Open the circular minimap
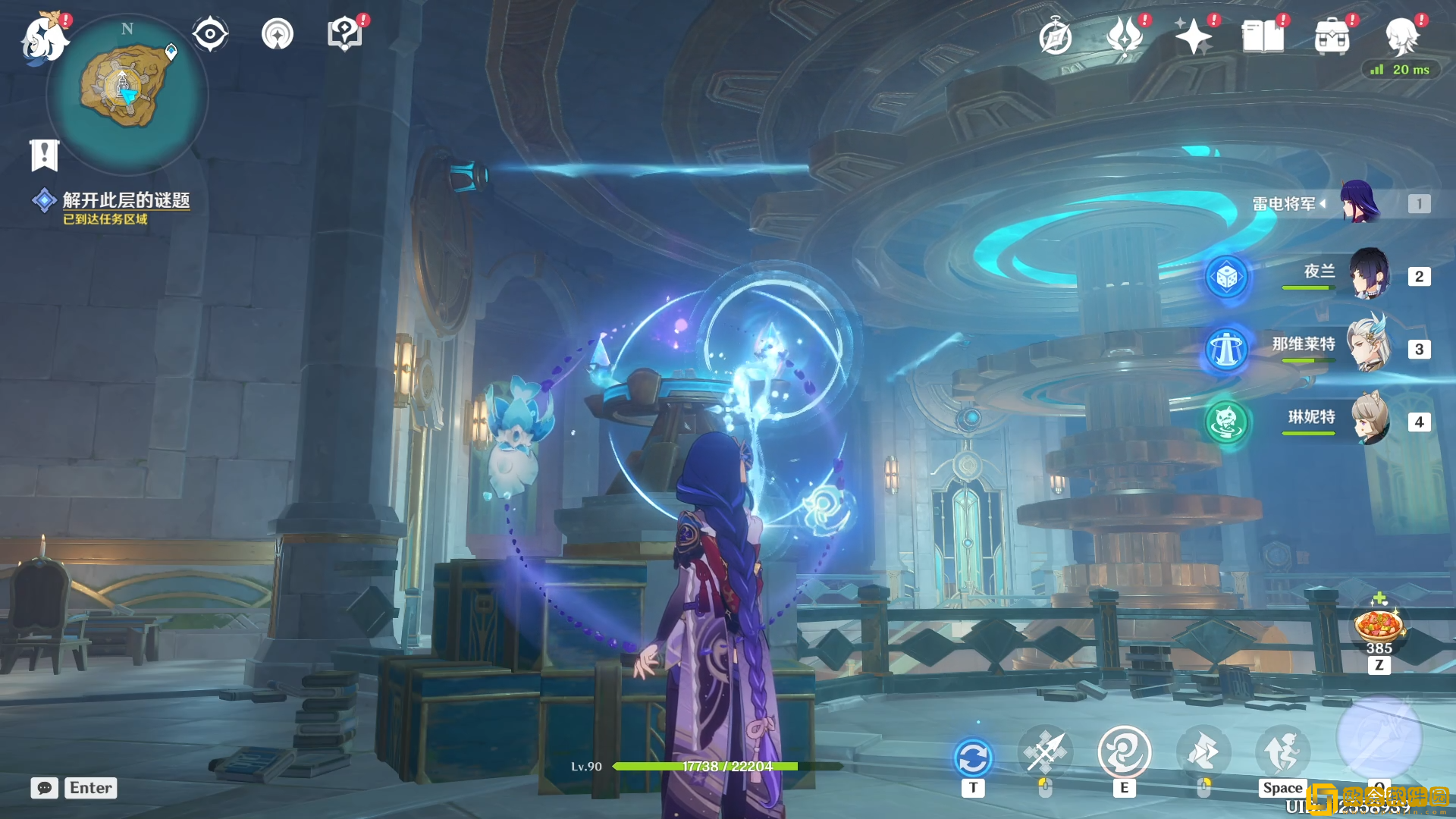This screenshot has height=819, width=1456. 126,93
